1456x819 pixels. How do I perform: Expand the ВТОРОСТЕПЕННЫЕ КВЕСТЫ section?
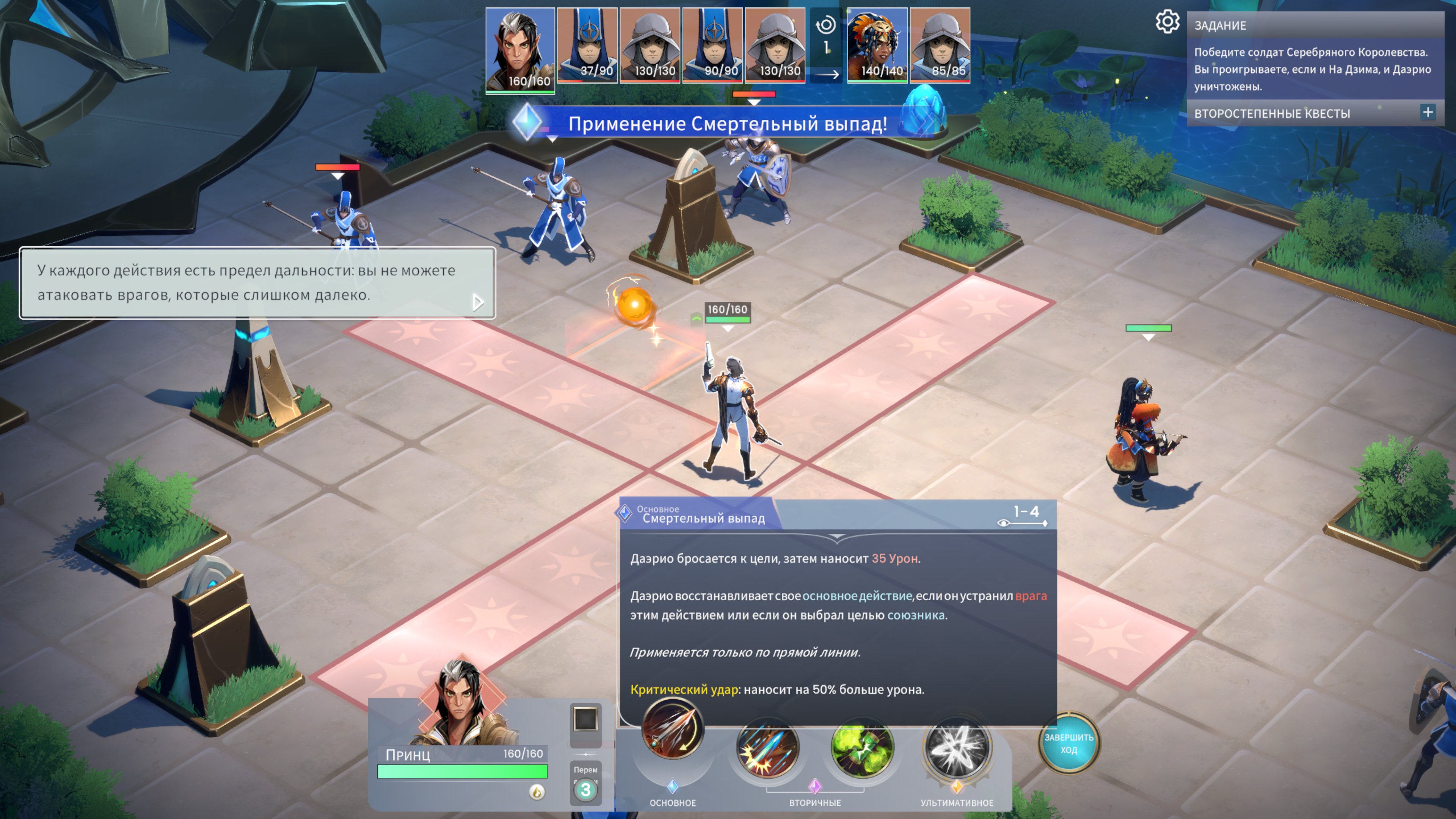[x=1427, y=113]
